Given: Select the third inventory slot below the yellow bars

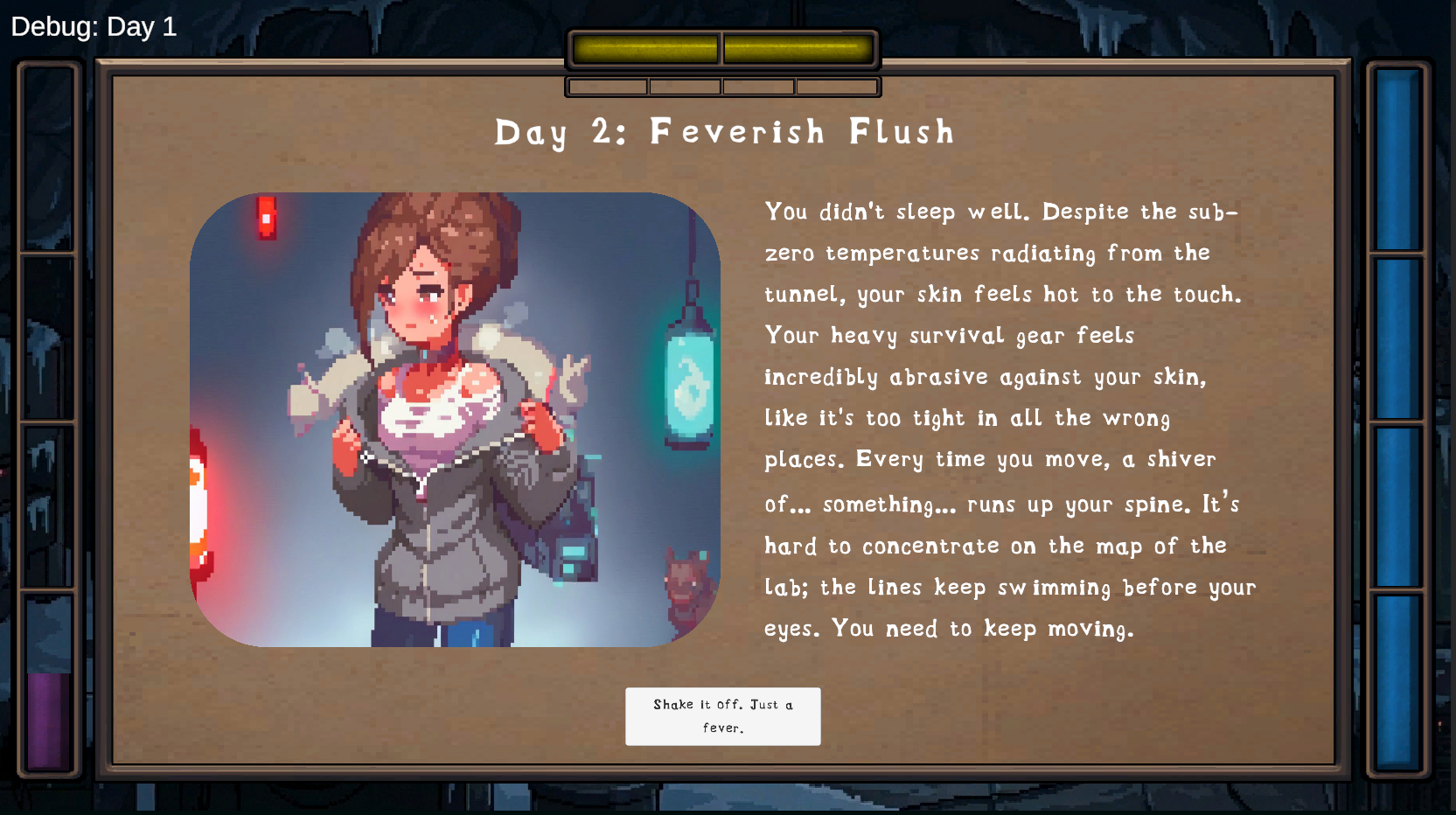Looking at the screenshot, I should tap(758, 86).
